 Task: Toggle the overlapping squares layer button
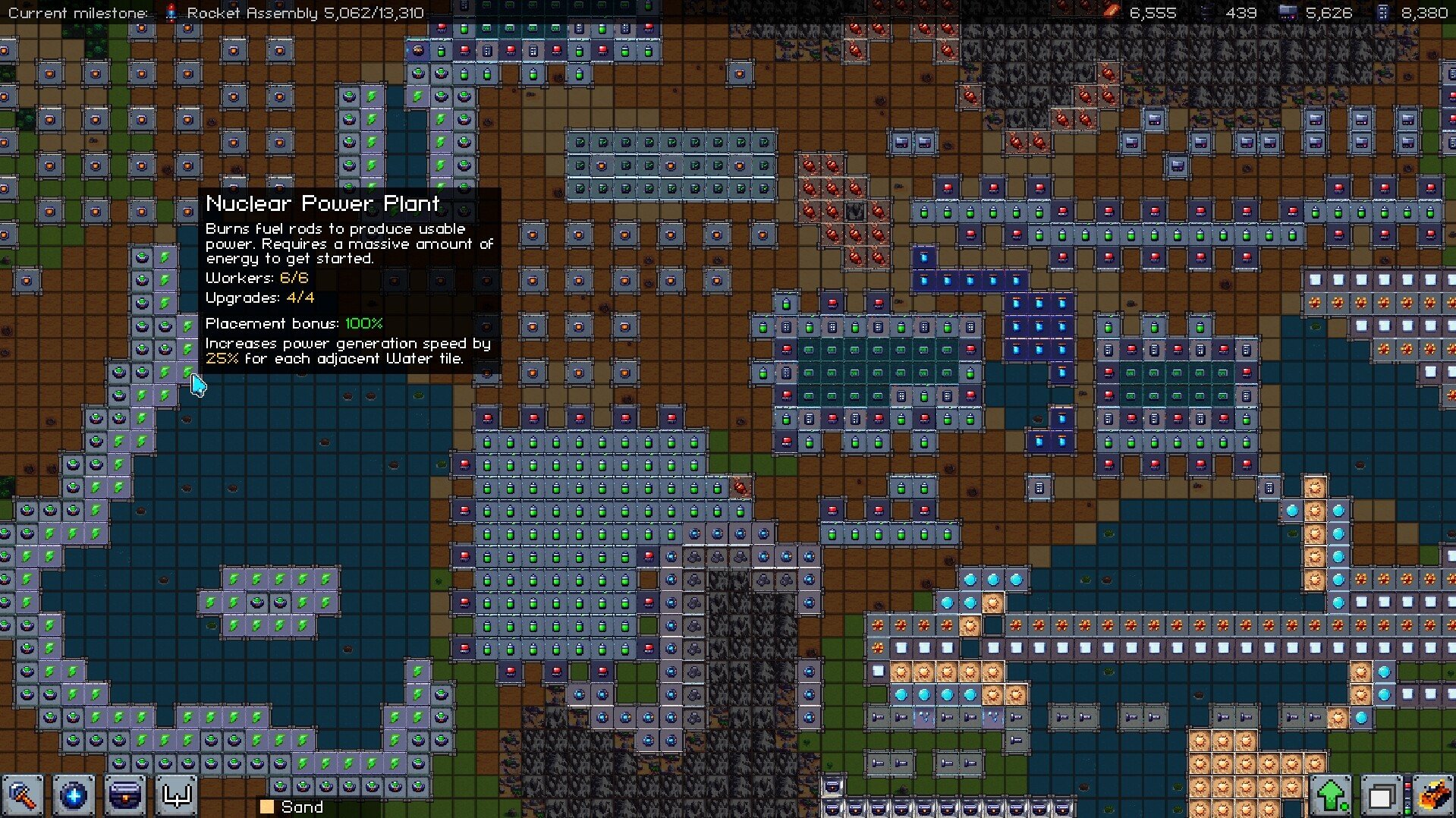pyautogui.click(x=1381, y=796)
